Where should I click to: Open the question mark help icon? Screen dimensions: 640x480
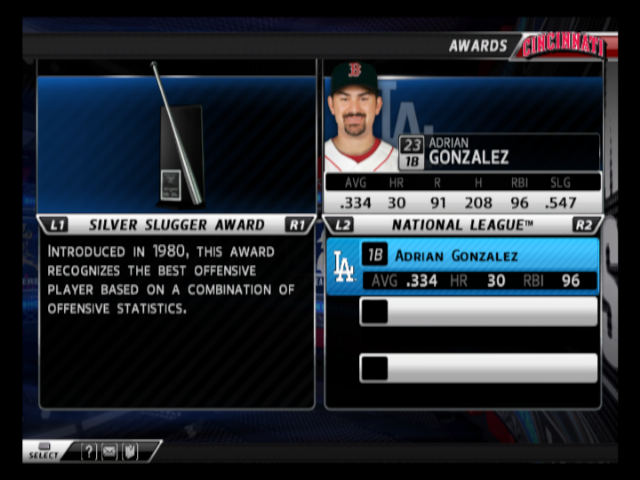tap(89, 452)
